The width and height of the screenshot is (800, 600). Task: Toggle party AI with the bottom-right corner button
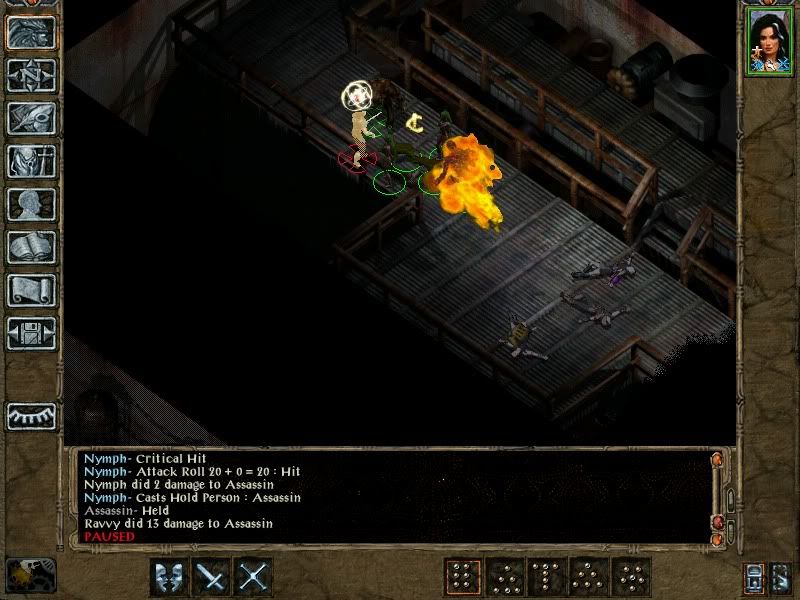pyautogui.click(x=783, y=577)
